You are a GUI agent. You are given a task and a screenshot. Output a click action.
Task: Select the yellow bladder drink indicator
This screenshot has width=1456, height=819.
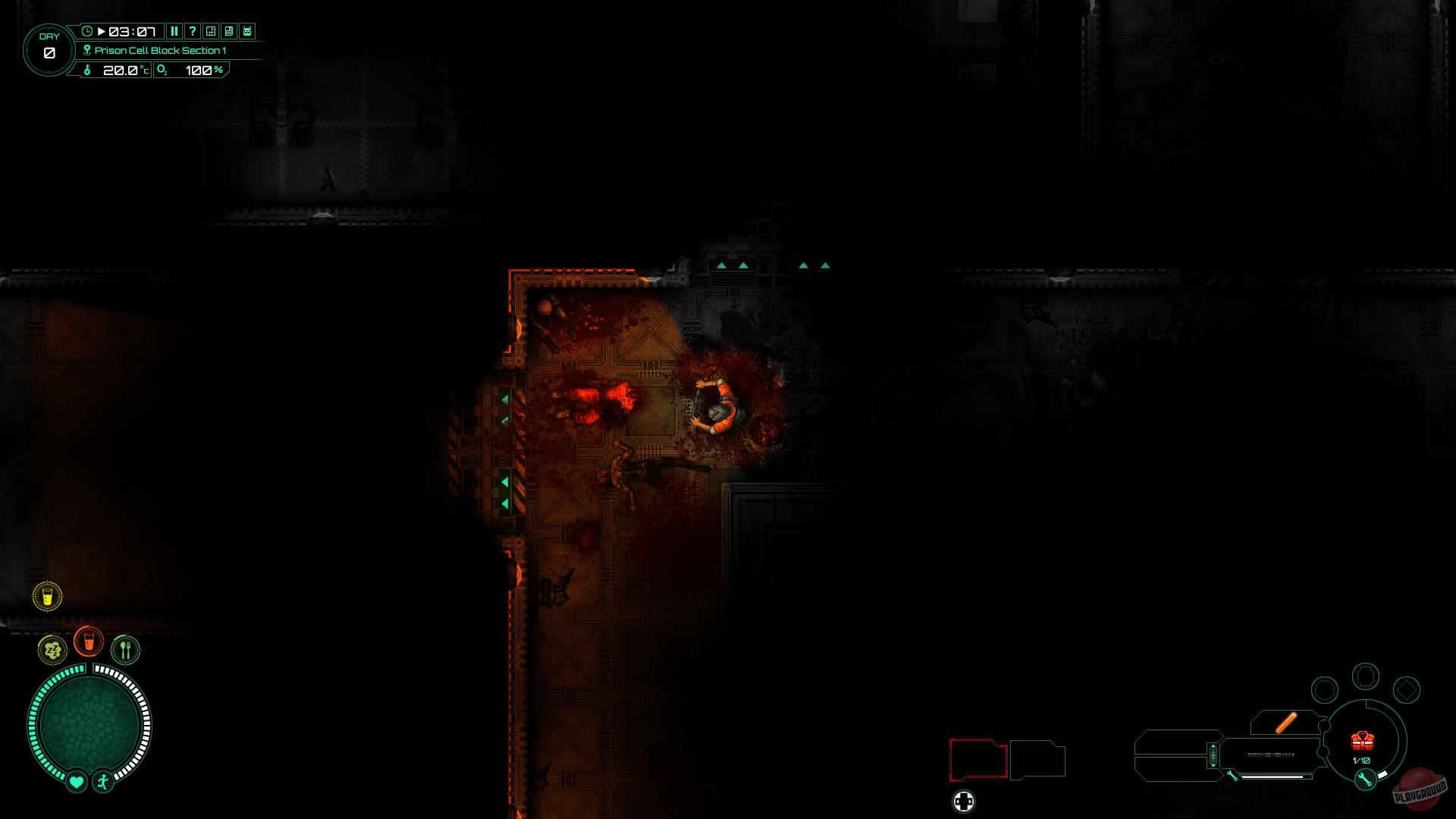click(x=47, y=596)
